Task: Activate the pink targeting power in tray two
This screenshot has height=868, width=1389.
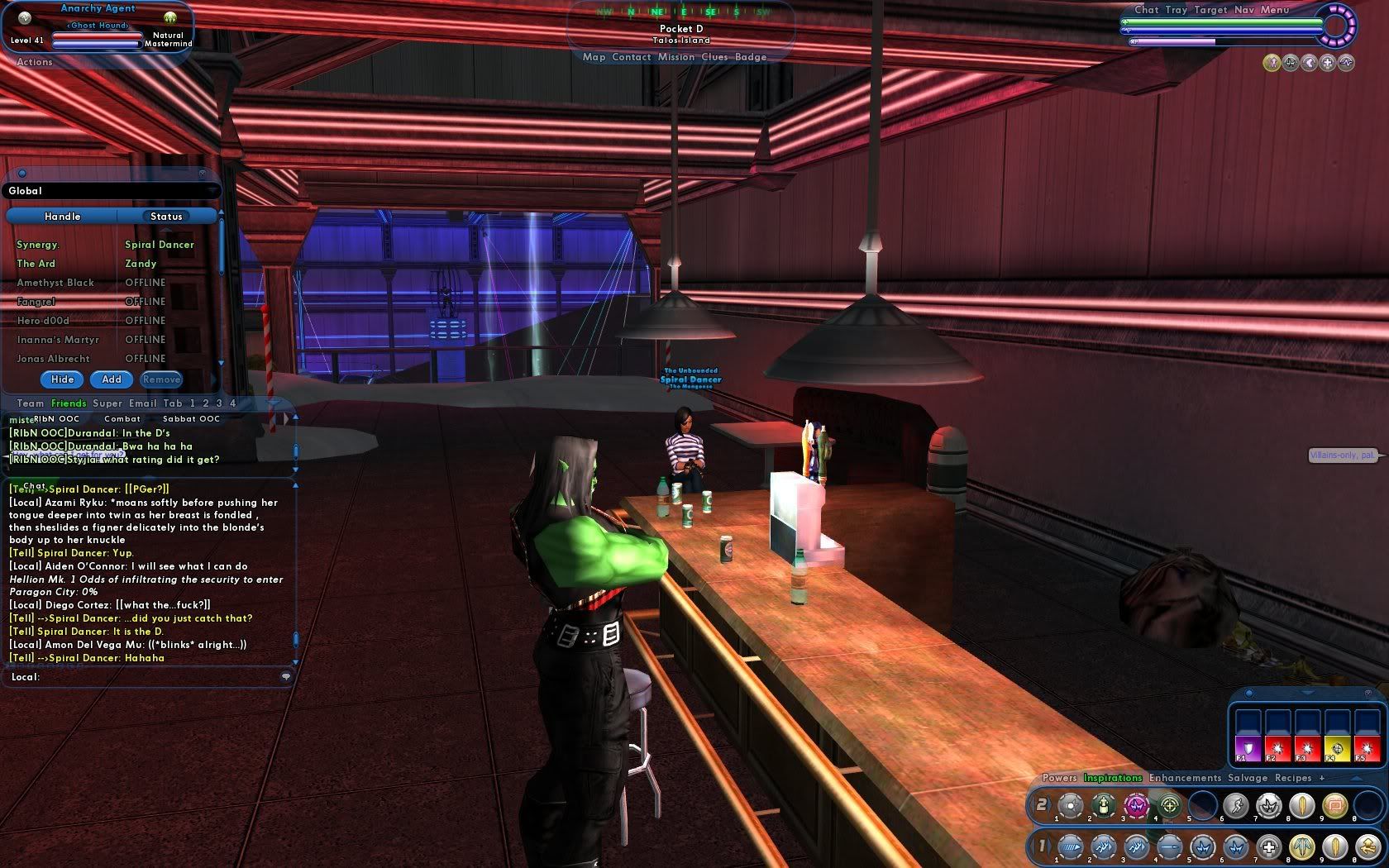Action: 1136,804
